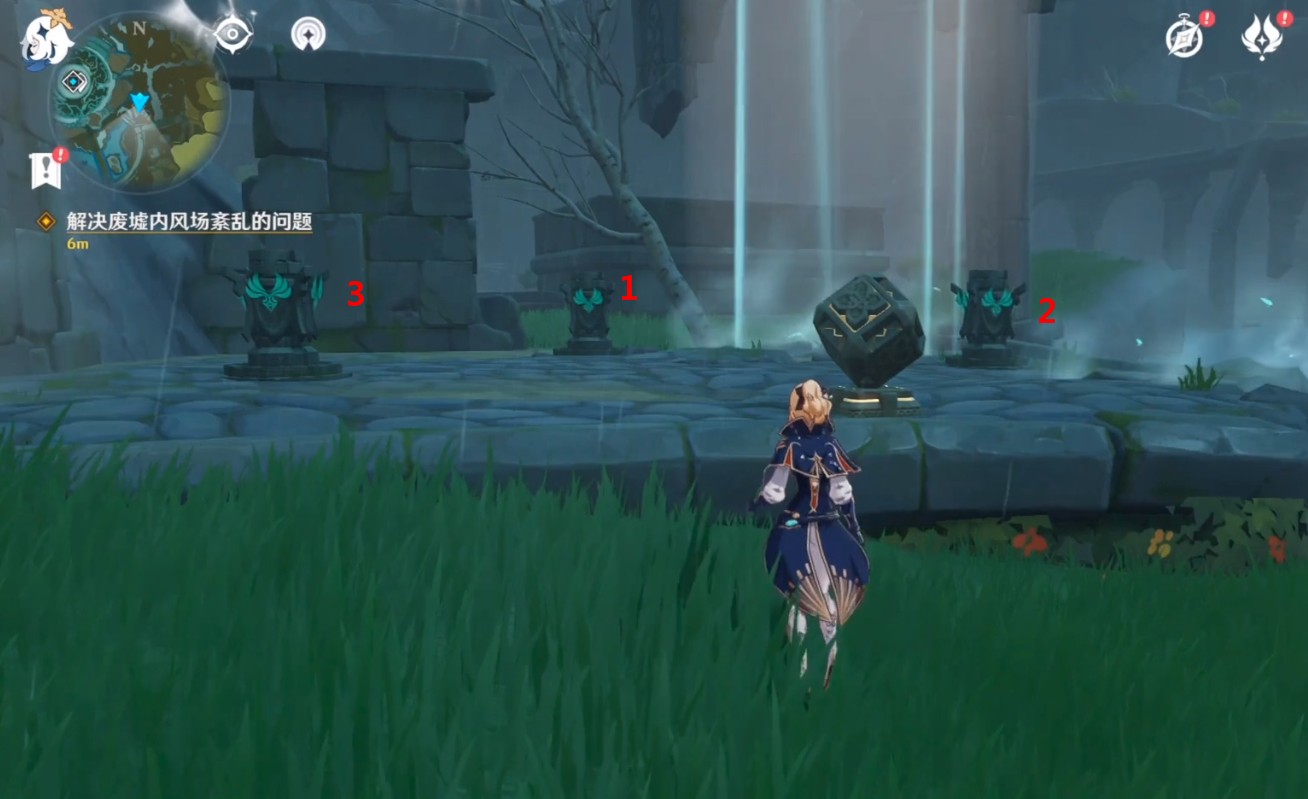Open the Paimon main menu

[x=46, y=38]
